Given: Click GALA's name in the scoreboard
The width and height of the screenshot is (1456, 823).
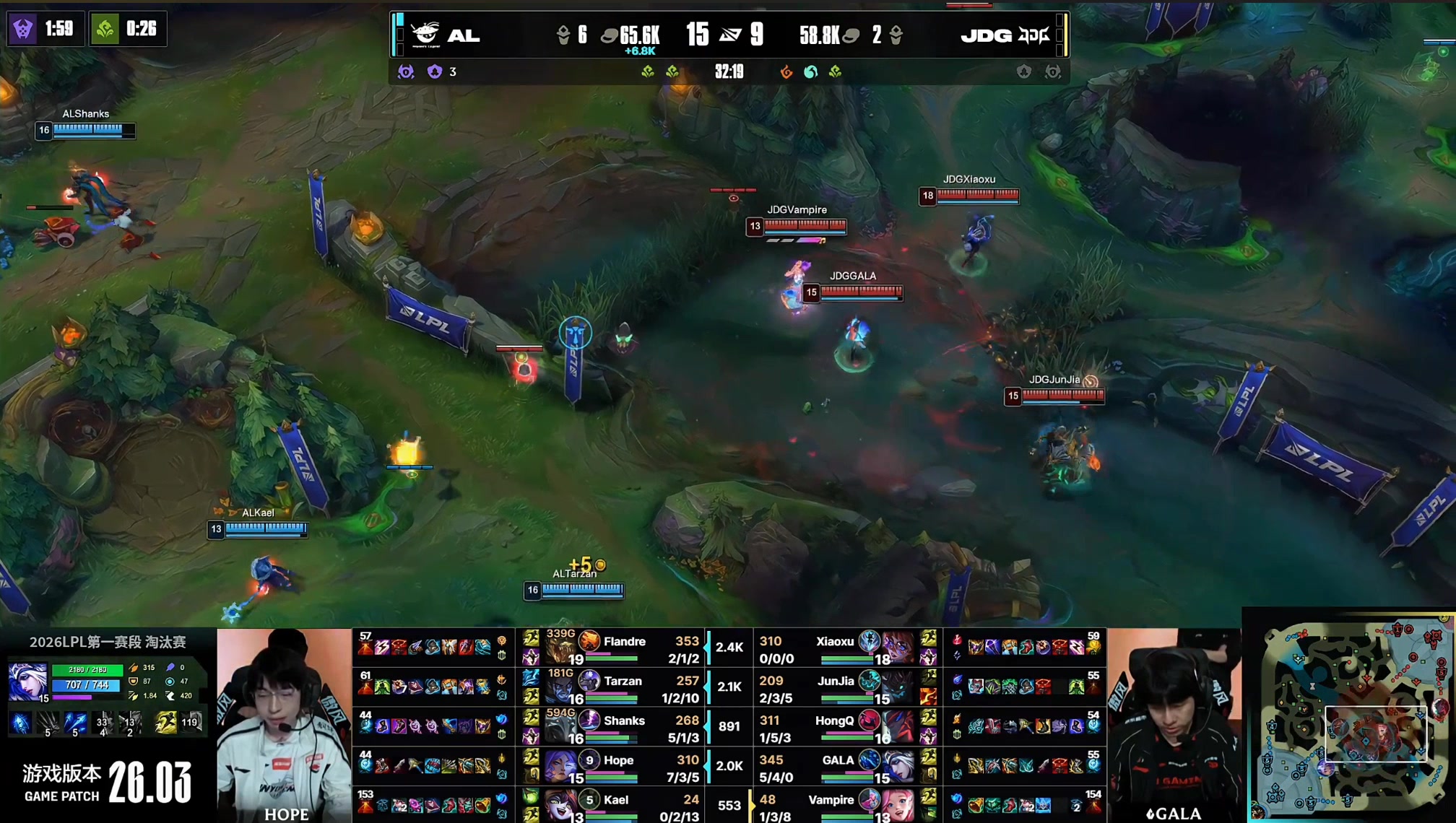Looking at the screenshot, I should [838, 760].
